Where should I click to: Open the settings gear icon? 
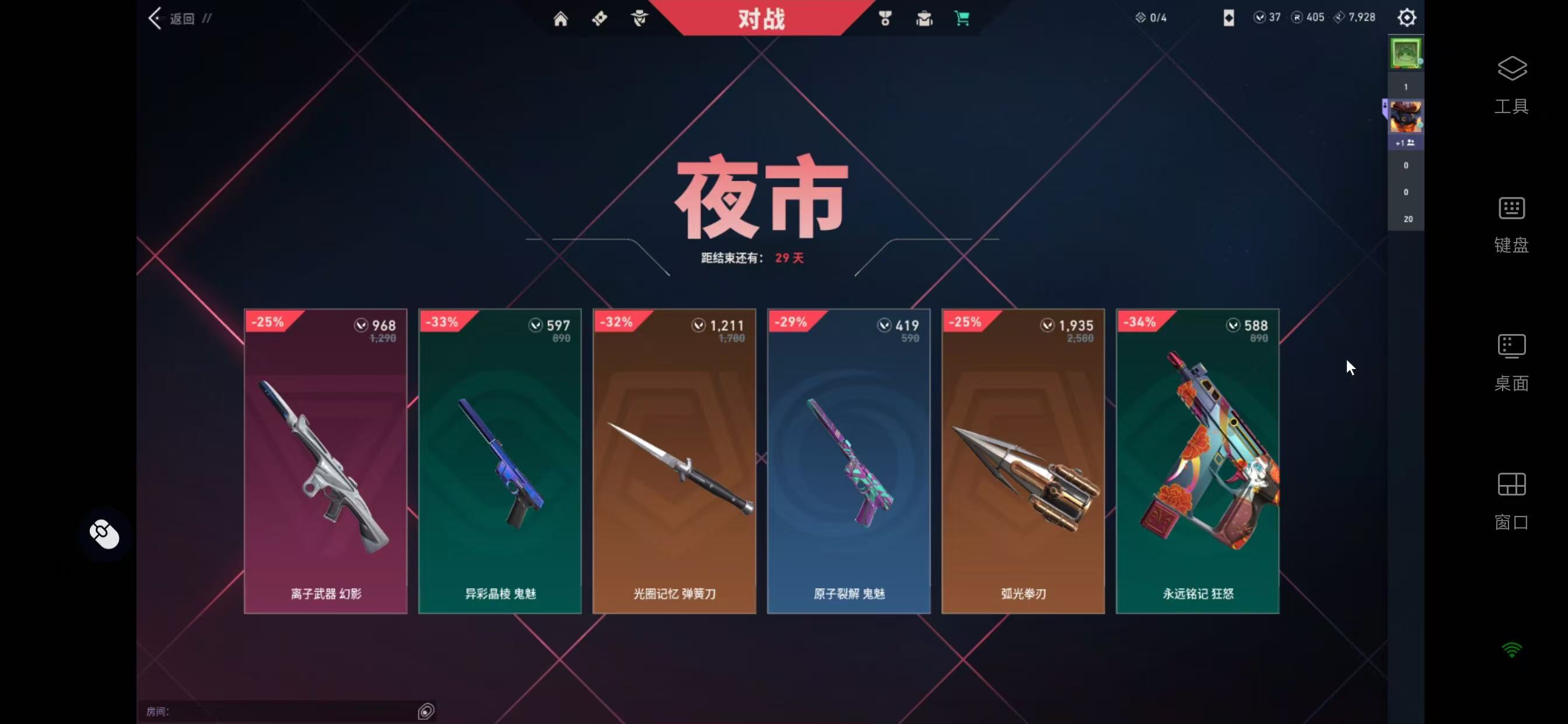coord(1406,17)
